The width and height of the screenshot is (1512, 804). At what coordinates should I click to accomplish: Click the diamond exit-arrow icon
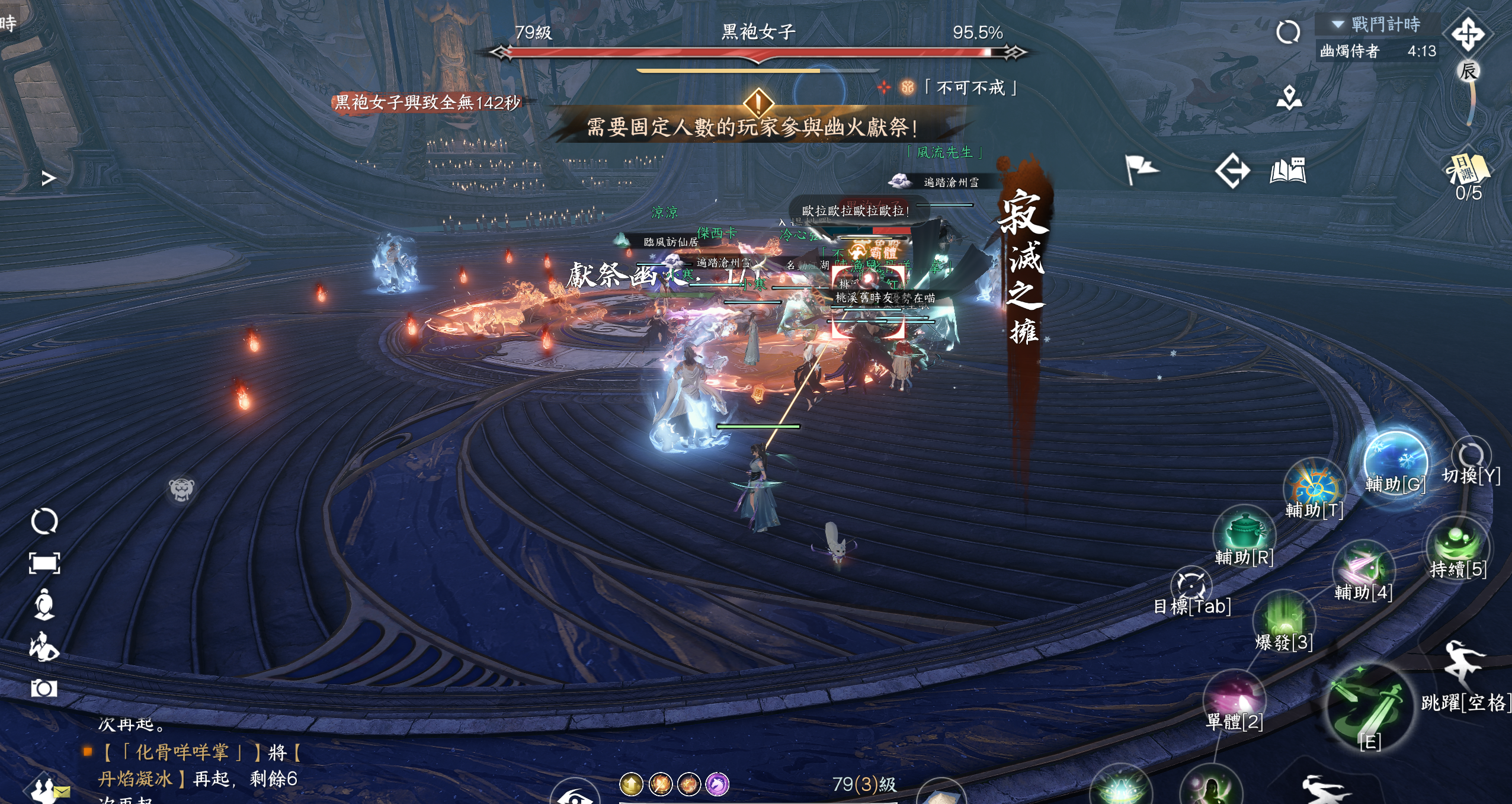pyautogui.click(x=1232, y=171)
